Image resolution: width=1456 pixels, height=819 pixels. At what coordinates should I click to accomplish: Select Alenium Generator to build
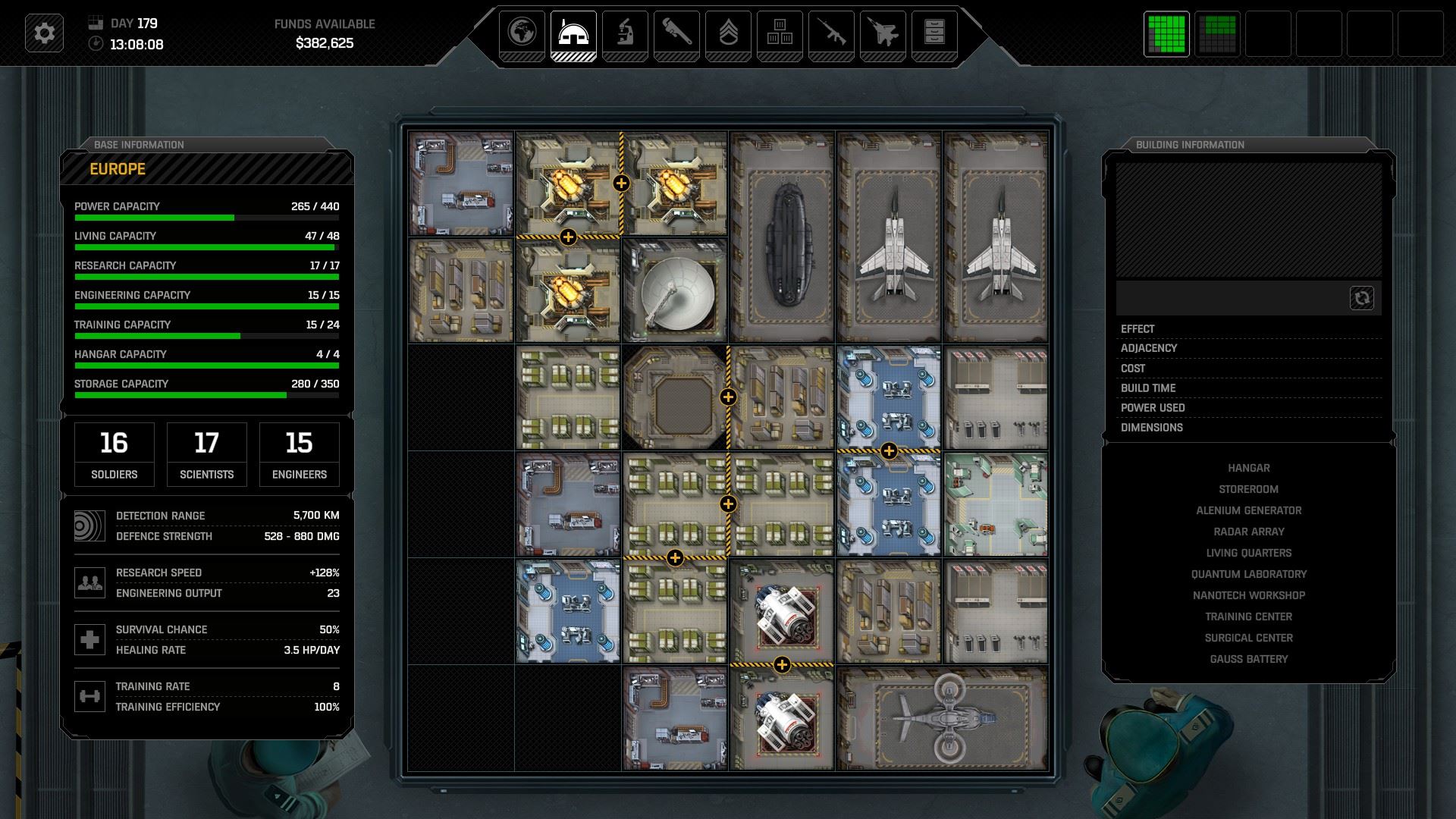tap(1248, 510)
